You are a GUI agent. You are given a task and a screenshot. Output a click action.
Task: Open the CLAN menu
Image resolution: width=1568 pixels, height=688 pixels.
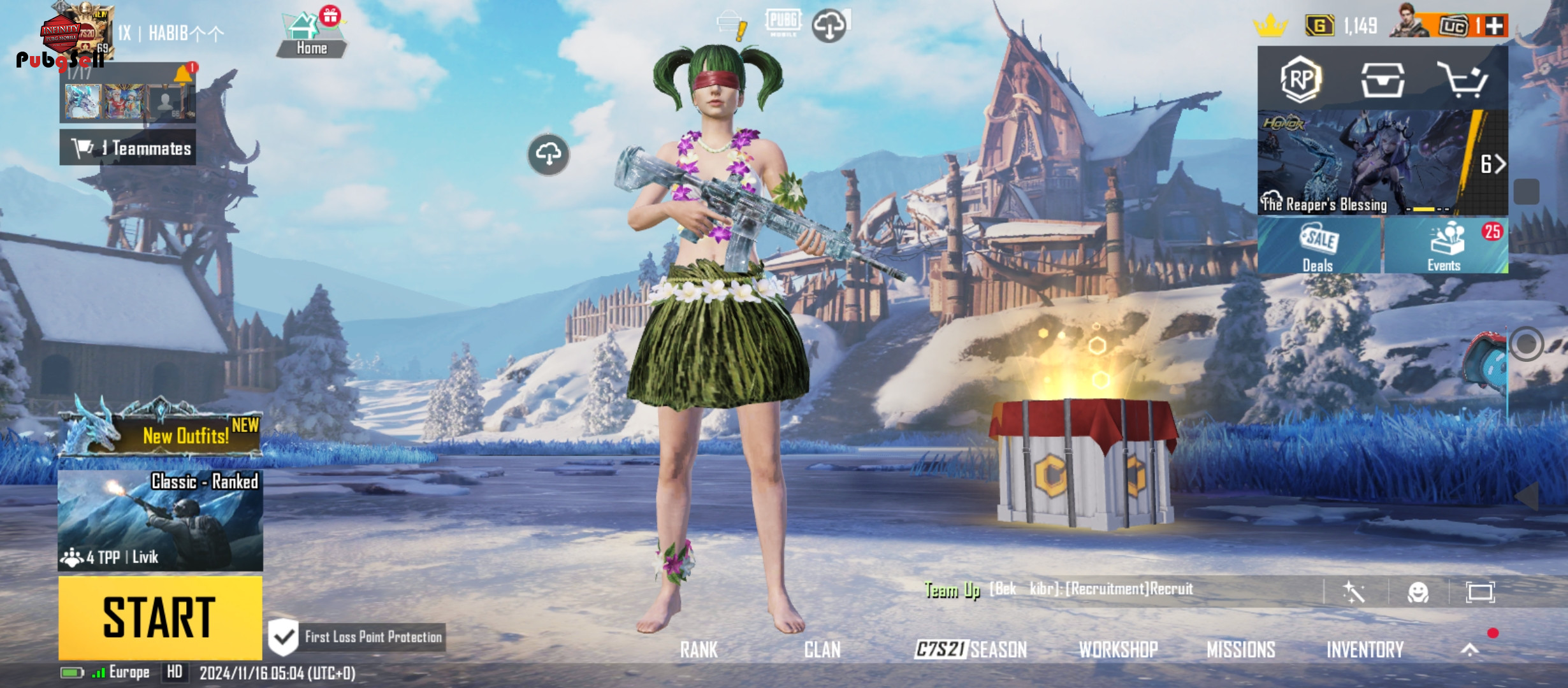coord(822,649)
